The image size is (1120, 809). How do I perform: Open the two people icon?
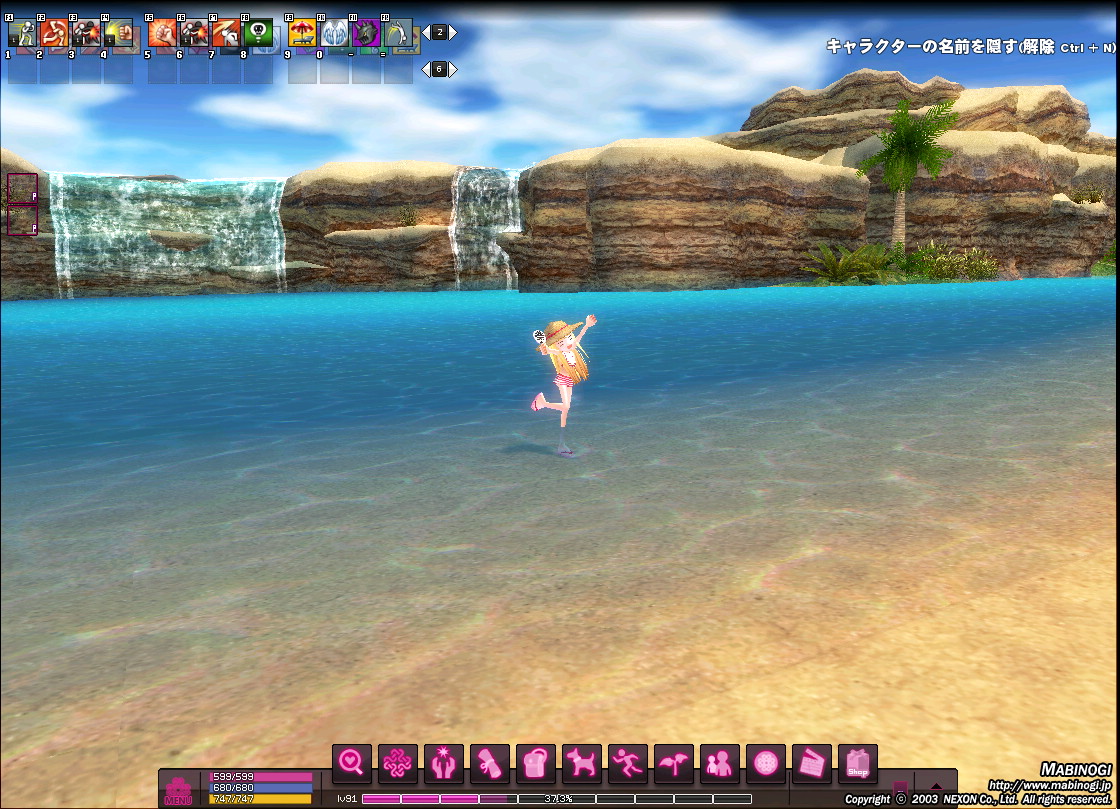click(x=720, y=764)
